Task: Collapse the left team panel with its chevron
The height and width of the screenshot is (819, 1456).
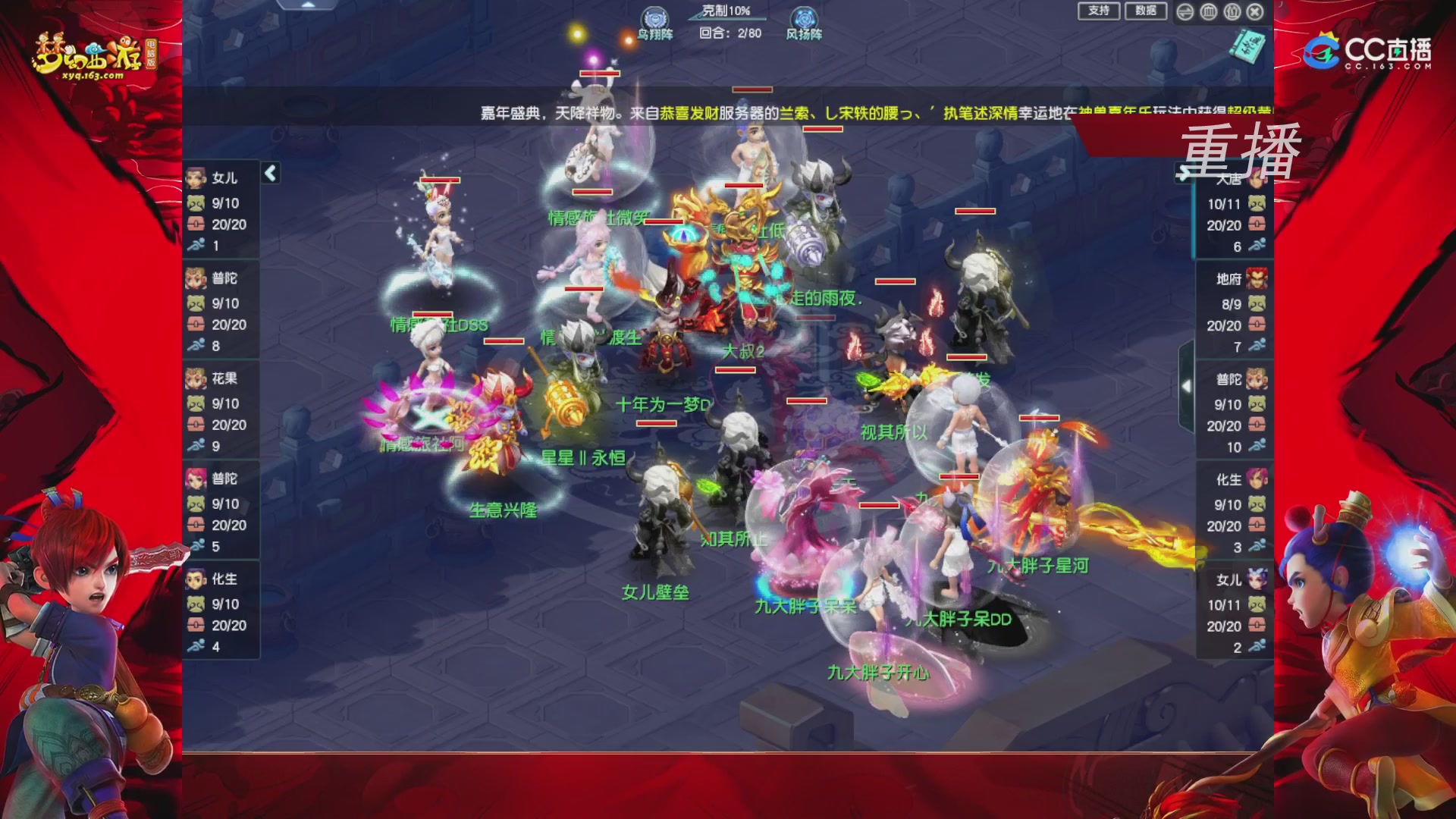Action: pyautogui.click(x=269, y=173)
